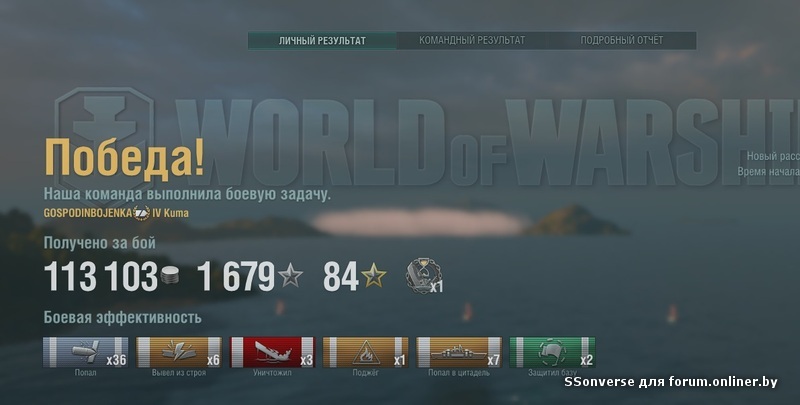Click the achievement medal marked x1
The height and width of the screenshot is (405, 800).
click(x=422, y=275)
